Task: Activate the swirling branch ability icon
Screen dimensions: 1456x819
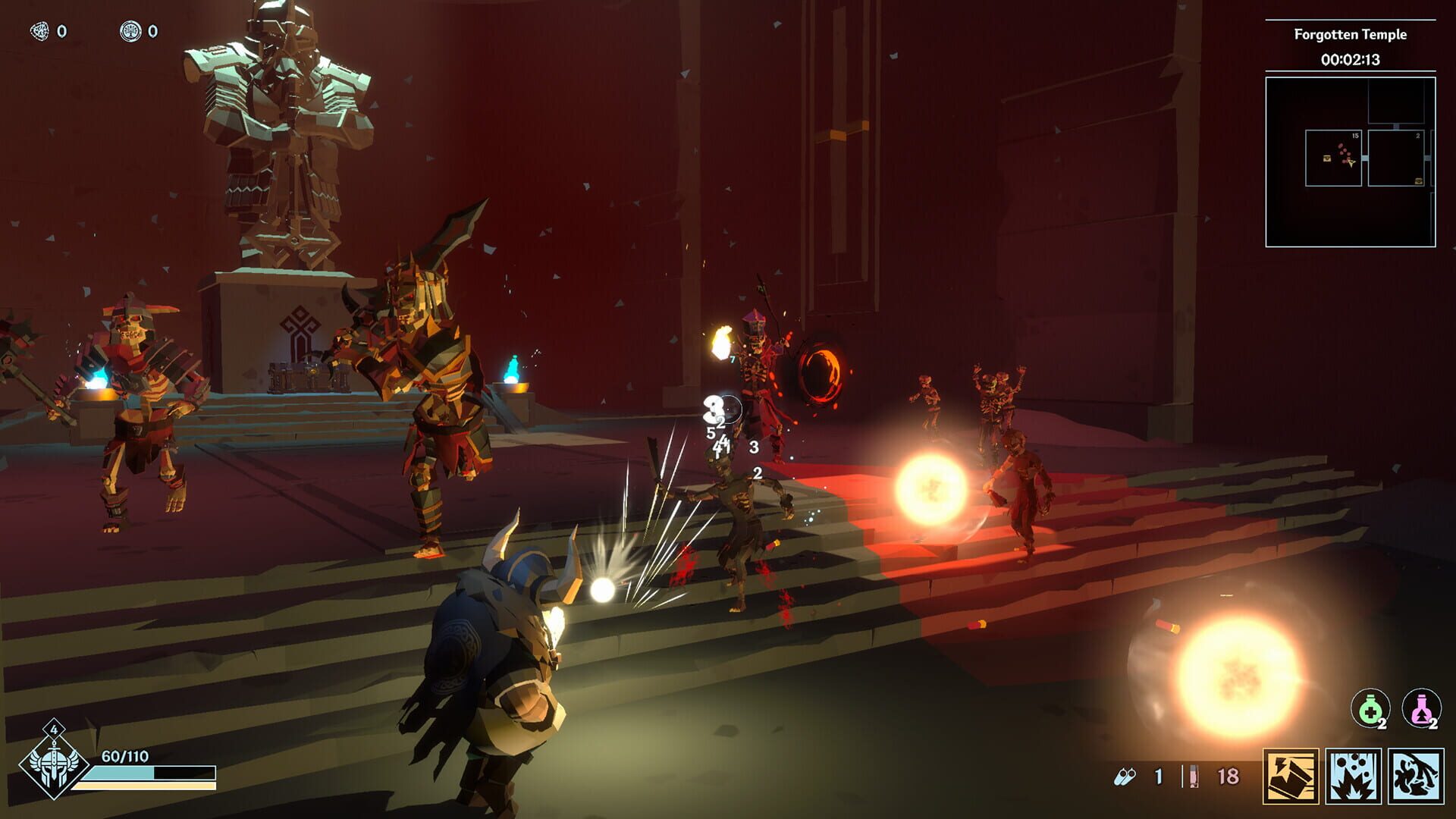Action: click(x=1416, y=776)
